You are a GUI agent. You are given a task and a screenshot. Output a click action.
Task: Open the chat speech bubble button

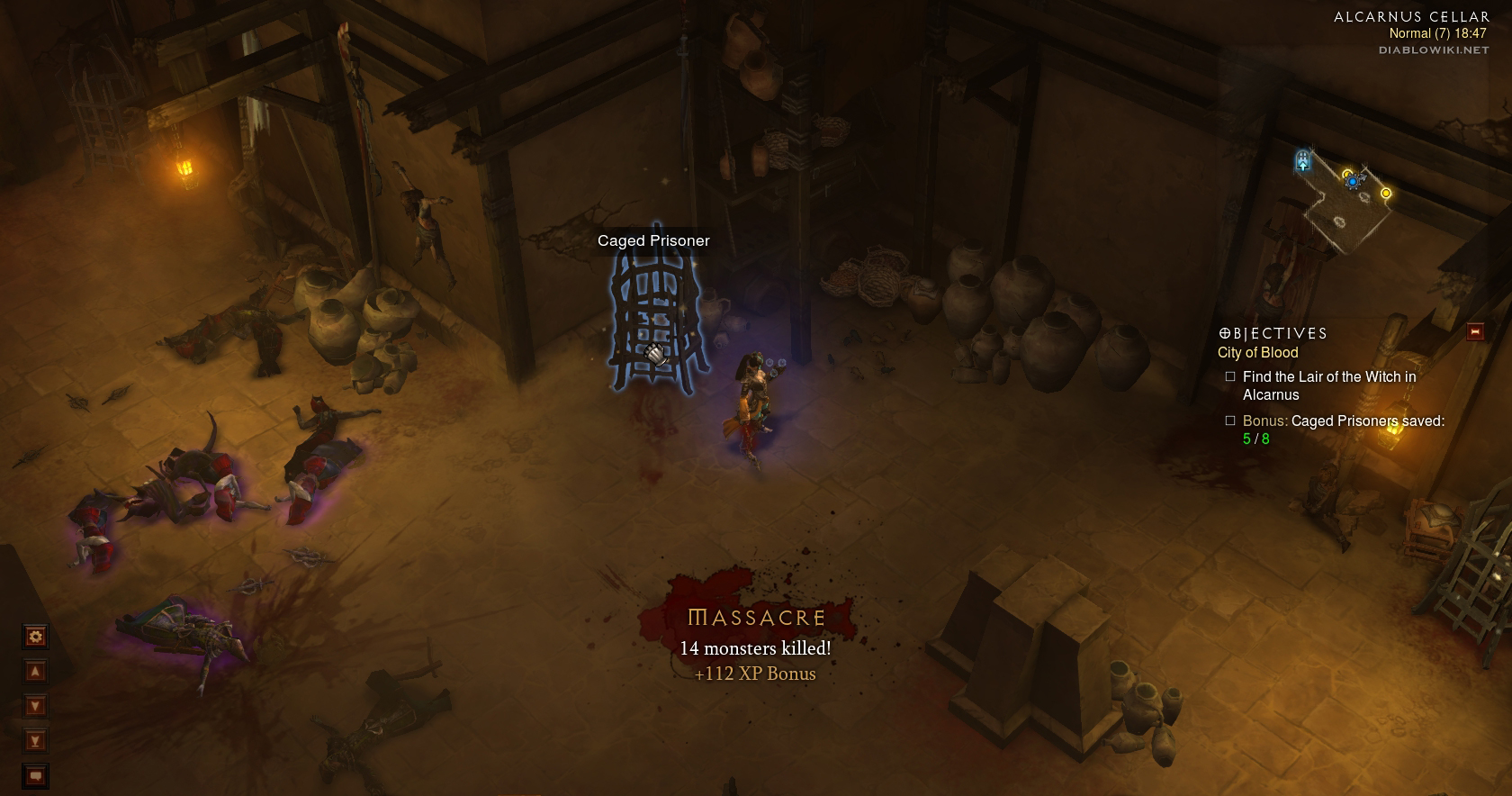pos(35,775)
